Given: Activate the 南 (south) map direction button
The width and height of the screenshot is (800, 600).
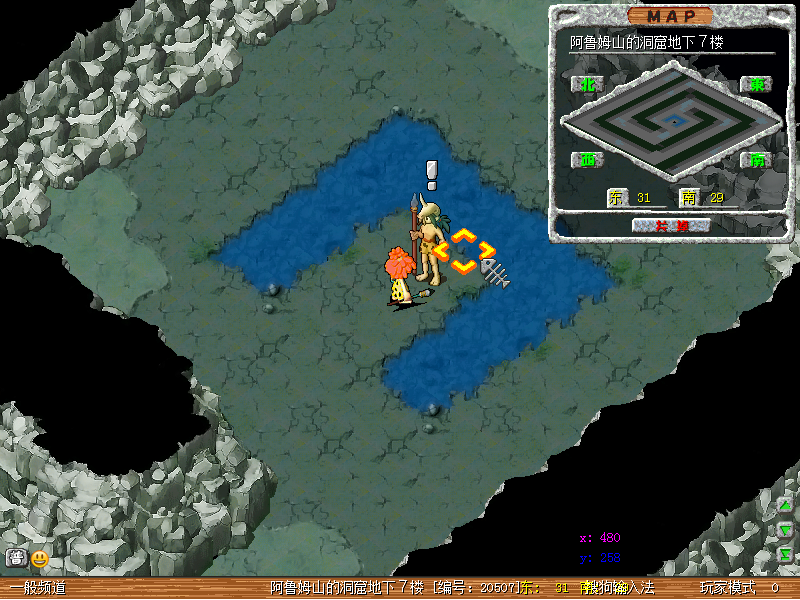Looking at the screenshot, I should tap(756, 160).
